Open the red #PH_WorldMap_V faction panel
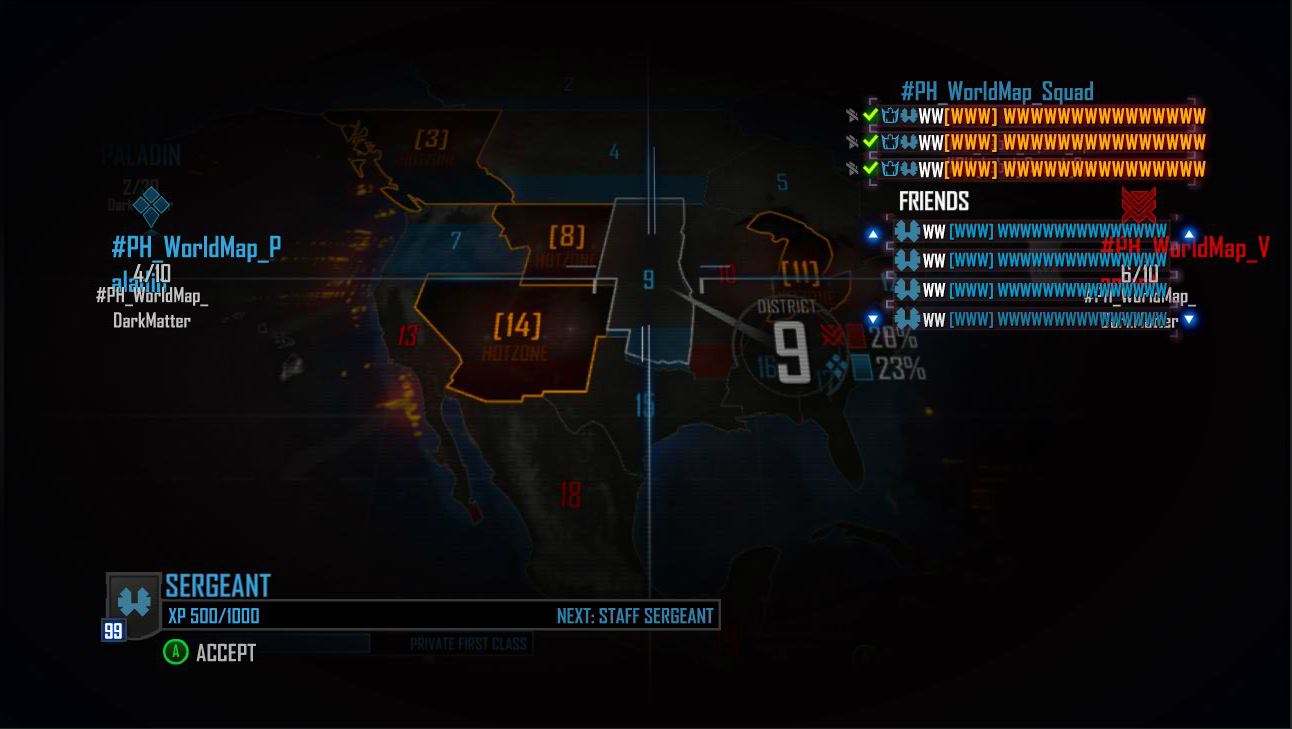This screenshot has width=1292, height=729. click(1184, 247)
